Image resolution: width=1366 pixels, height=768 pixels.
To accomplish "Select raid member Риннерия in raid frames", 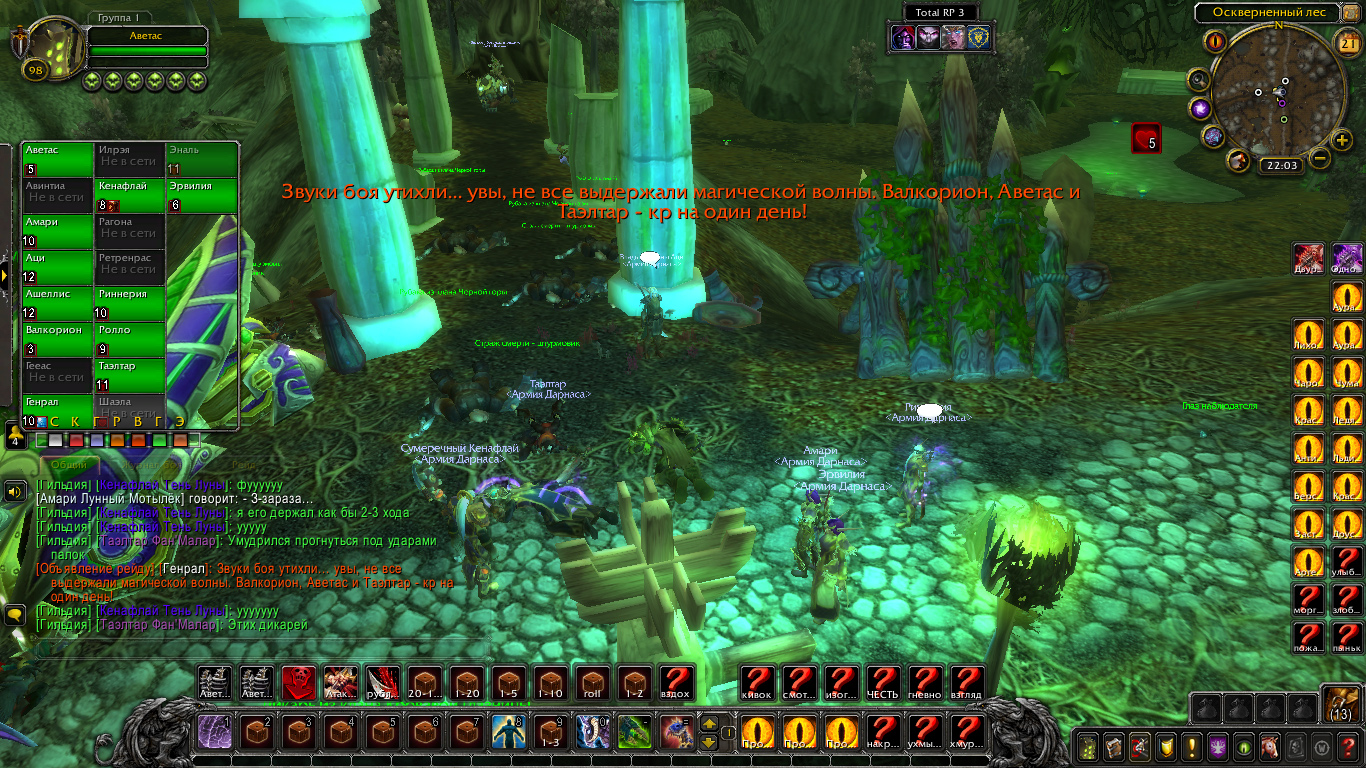I will point(130,301).
